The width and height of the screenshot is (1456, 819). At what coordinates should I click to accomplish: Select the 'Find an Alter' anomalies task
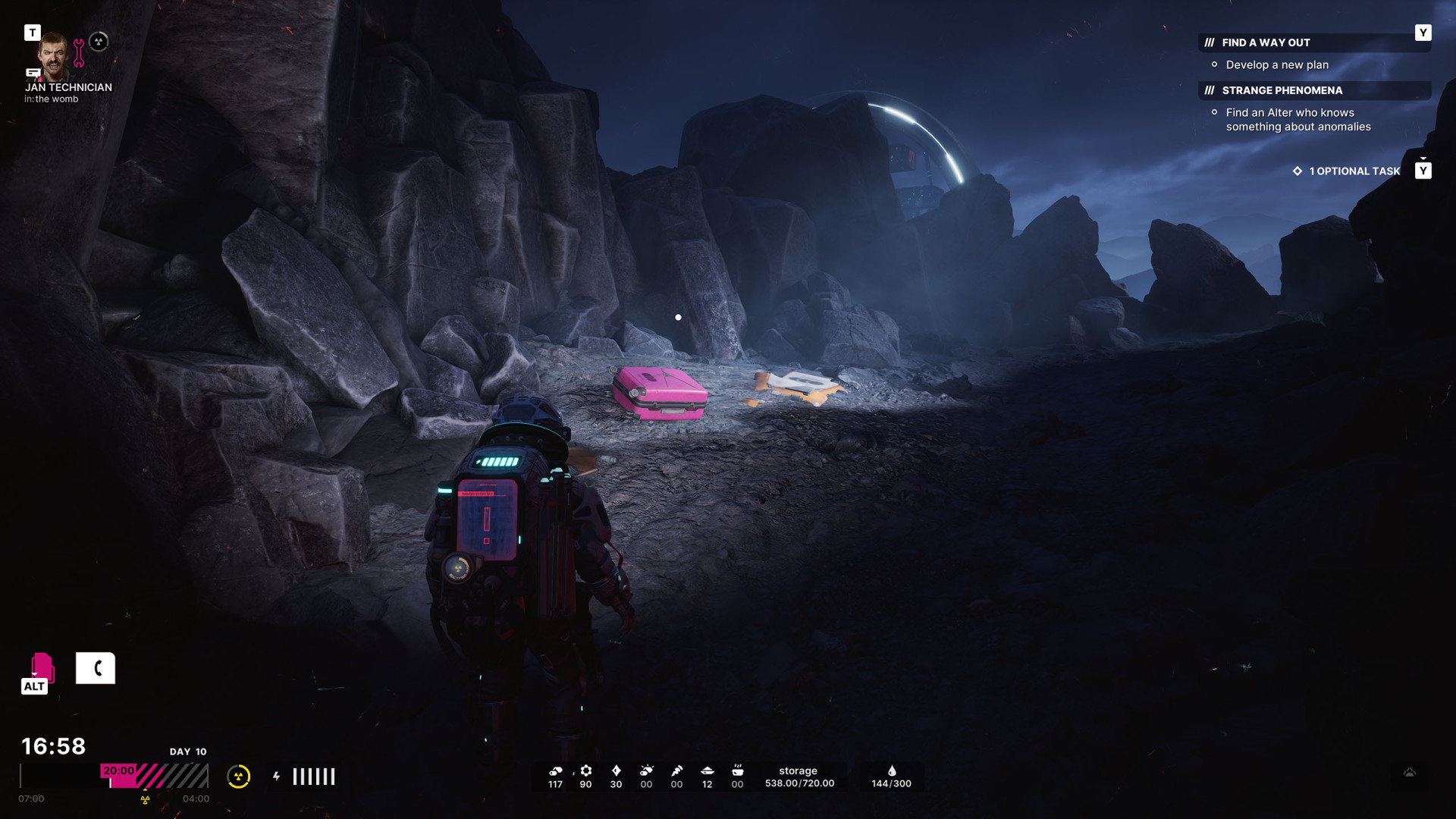click(1298, 120)
